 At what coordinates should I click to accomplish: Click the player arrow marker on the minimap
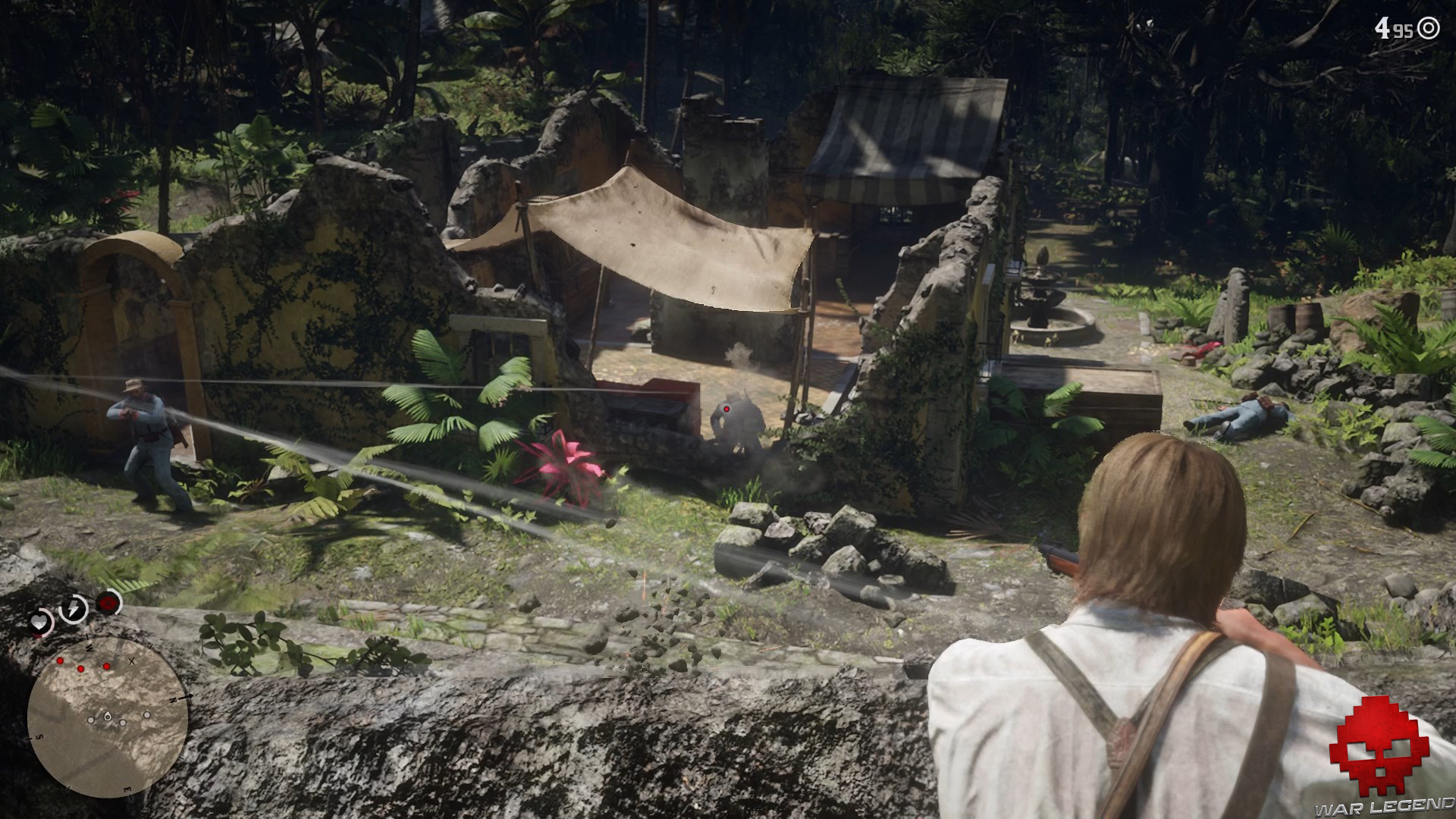coord(107,716)
